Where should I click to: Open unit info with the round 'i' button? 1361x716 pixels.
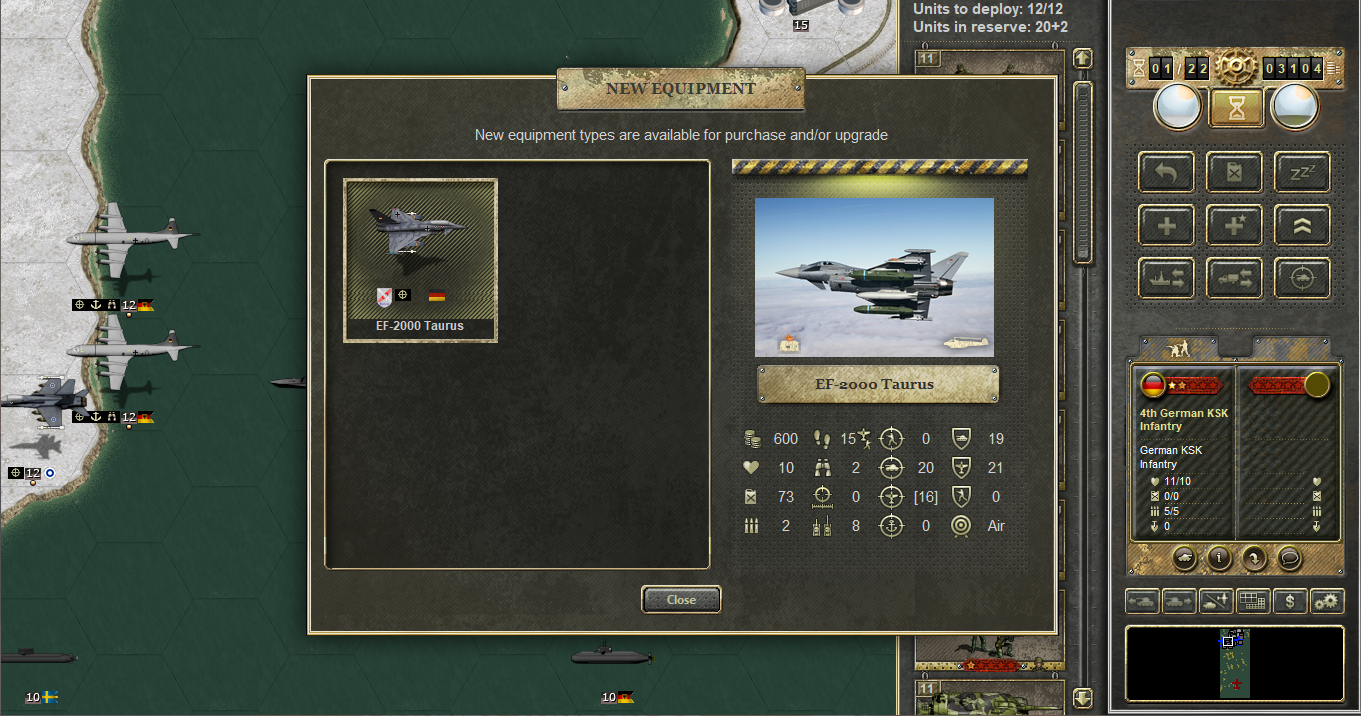[1218, 558]
